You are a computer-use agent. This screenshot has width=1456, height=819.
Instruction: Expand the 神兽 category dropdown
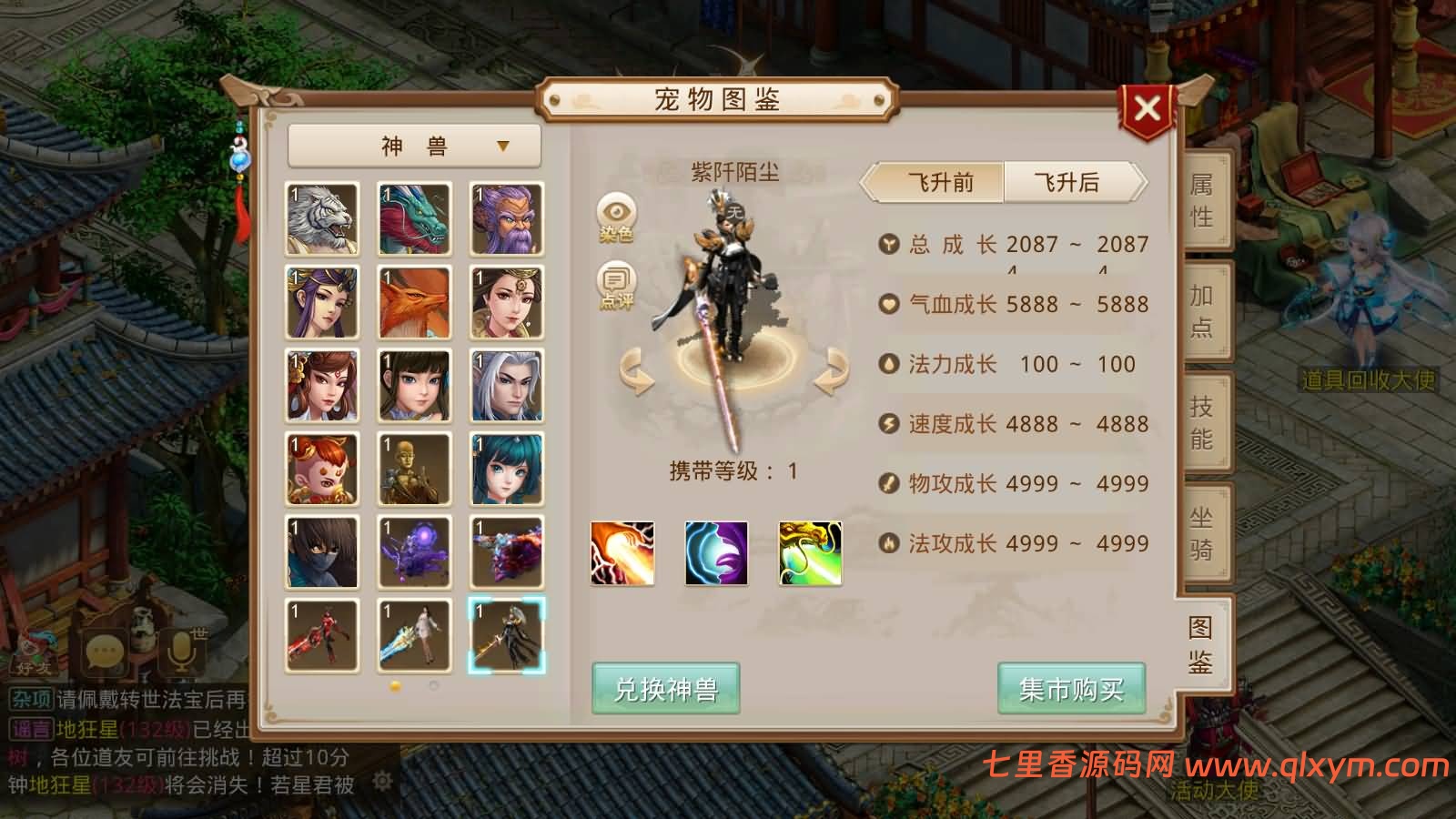[415, 146]
